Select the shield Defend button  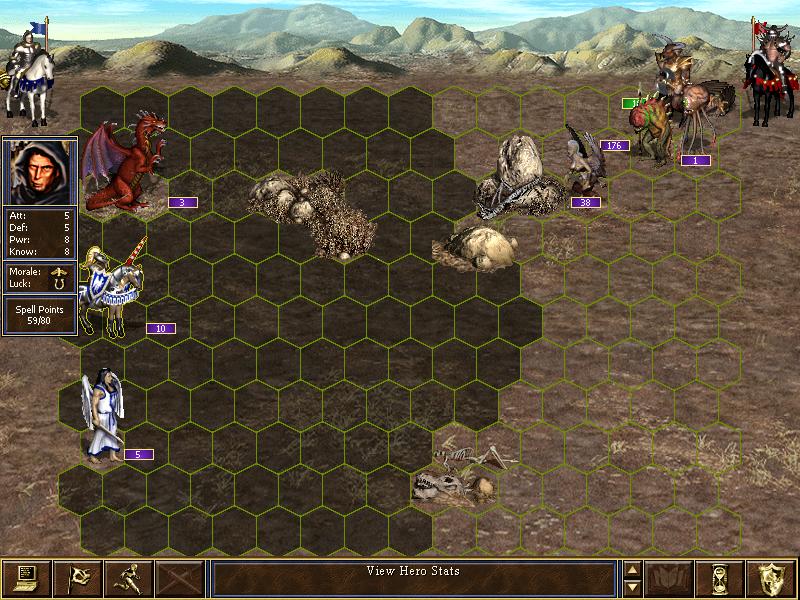(x=772, y=578)
